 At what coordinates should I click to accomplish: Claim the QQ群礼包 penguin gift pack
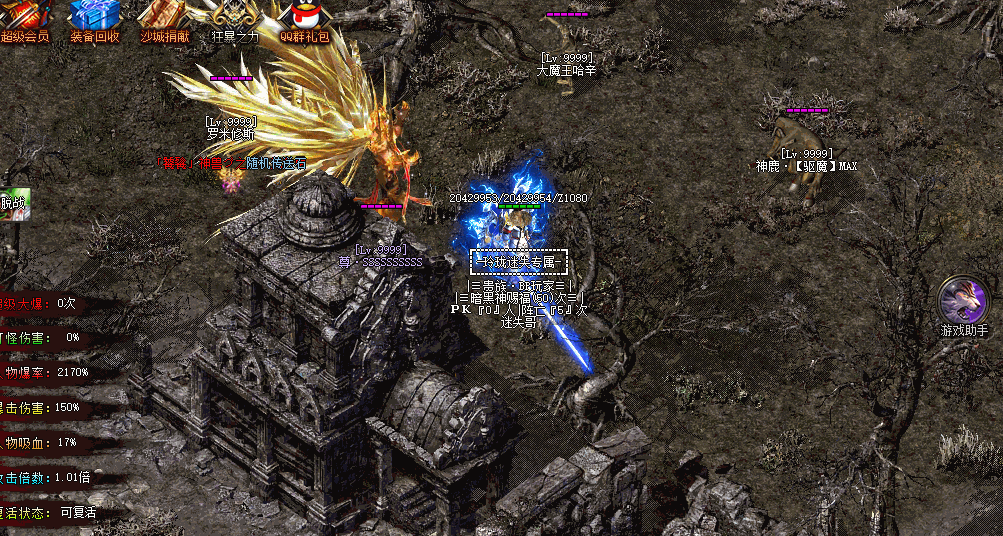pos(305,17)
